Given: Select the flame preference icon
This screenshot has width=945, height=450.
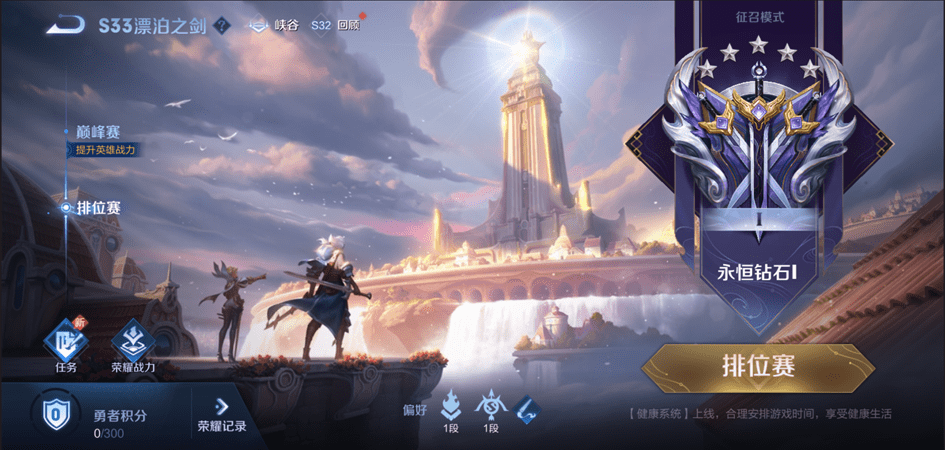Looking at the screenshot, I should [451, 405].
